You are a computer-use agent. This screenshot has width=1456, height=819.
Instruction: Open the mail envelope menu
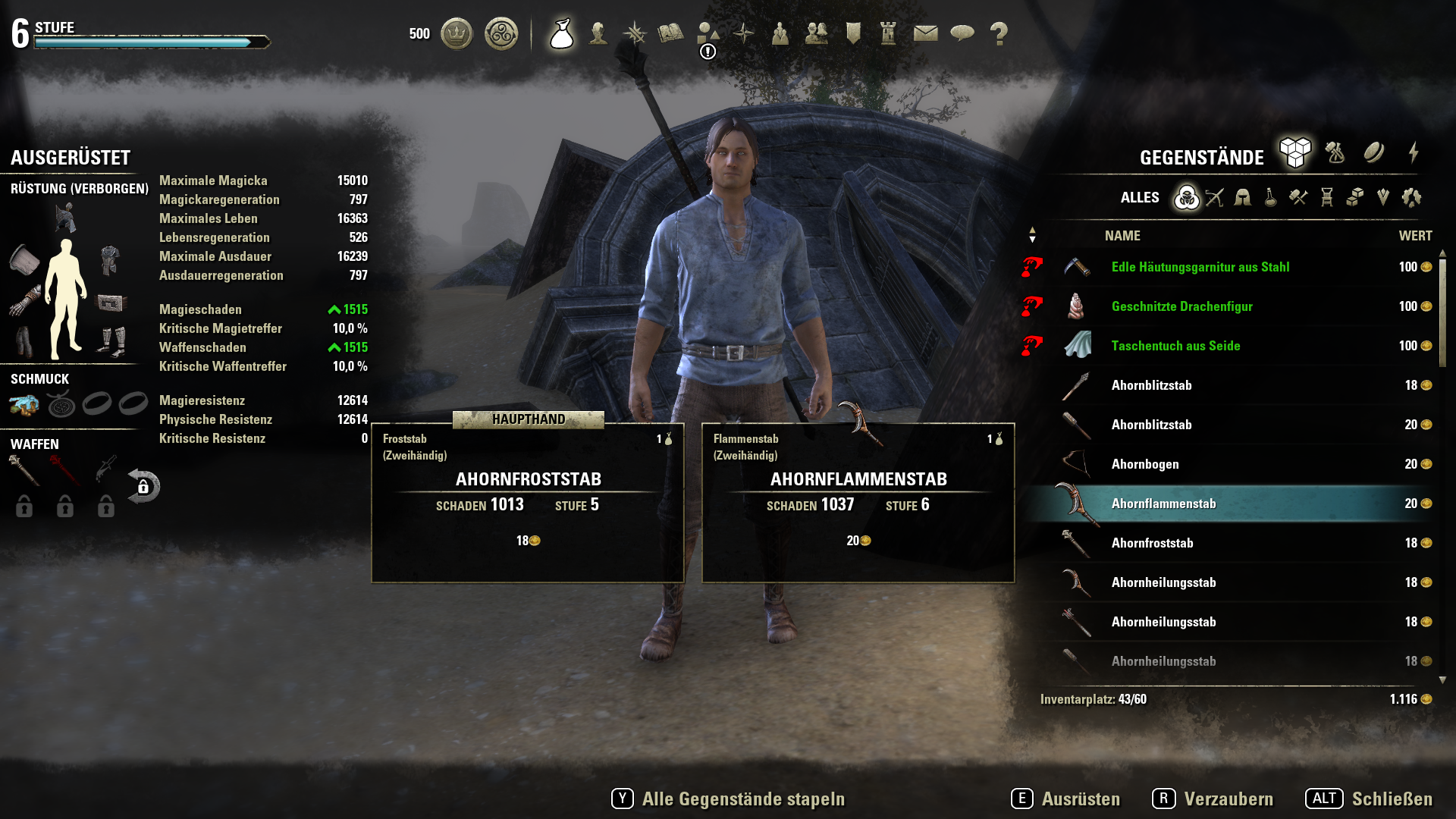click(x=925, y=33)
